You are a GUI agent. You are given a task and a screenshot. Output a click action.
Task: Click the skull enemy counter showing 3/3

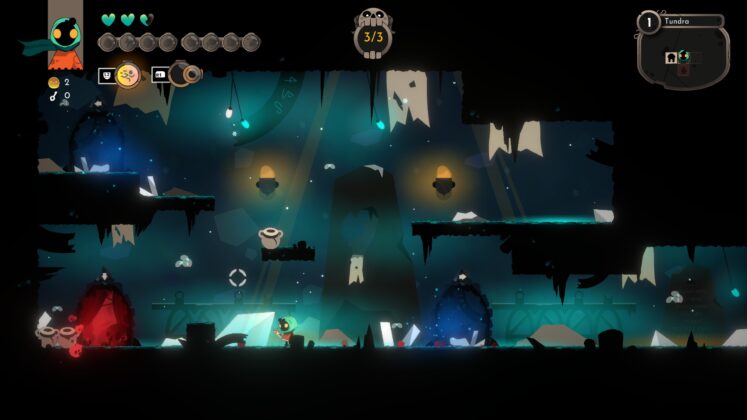pyautogui.click(x=373, y=36)
